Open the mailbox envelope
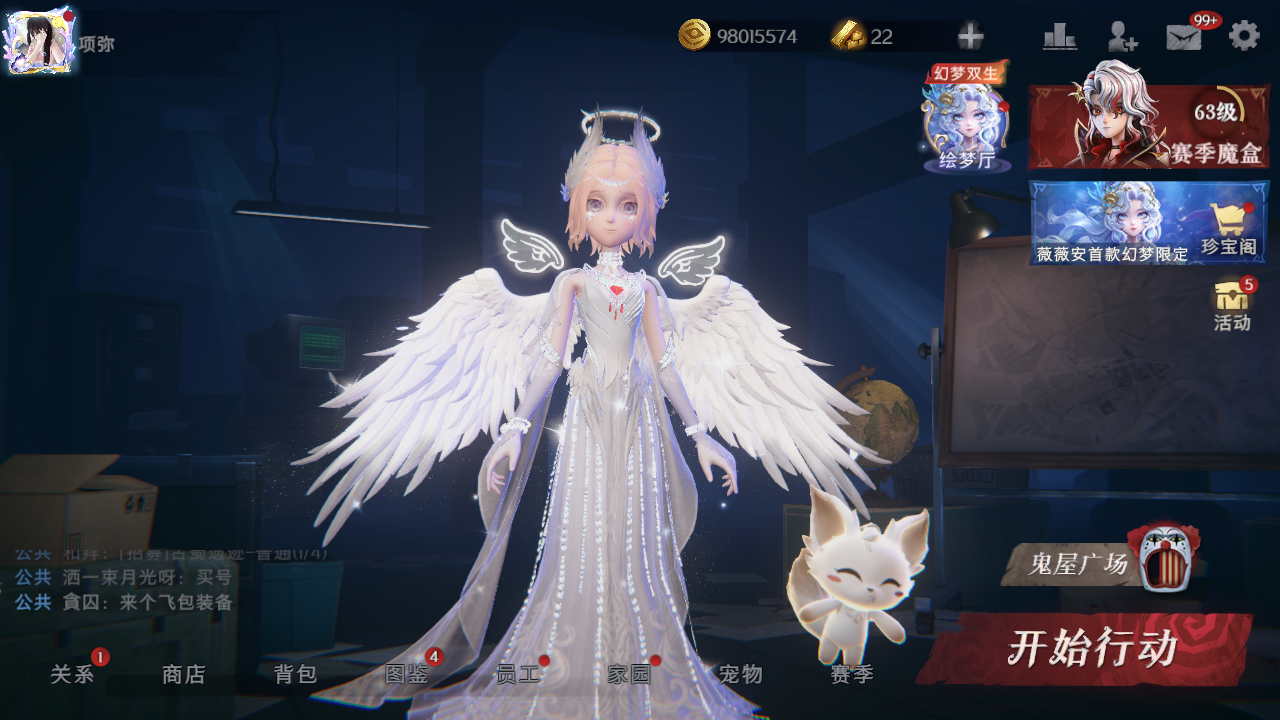Image resolution: width=1280 pixels, height=720 pixels. tap(1184, 37)
